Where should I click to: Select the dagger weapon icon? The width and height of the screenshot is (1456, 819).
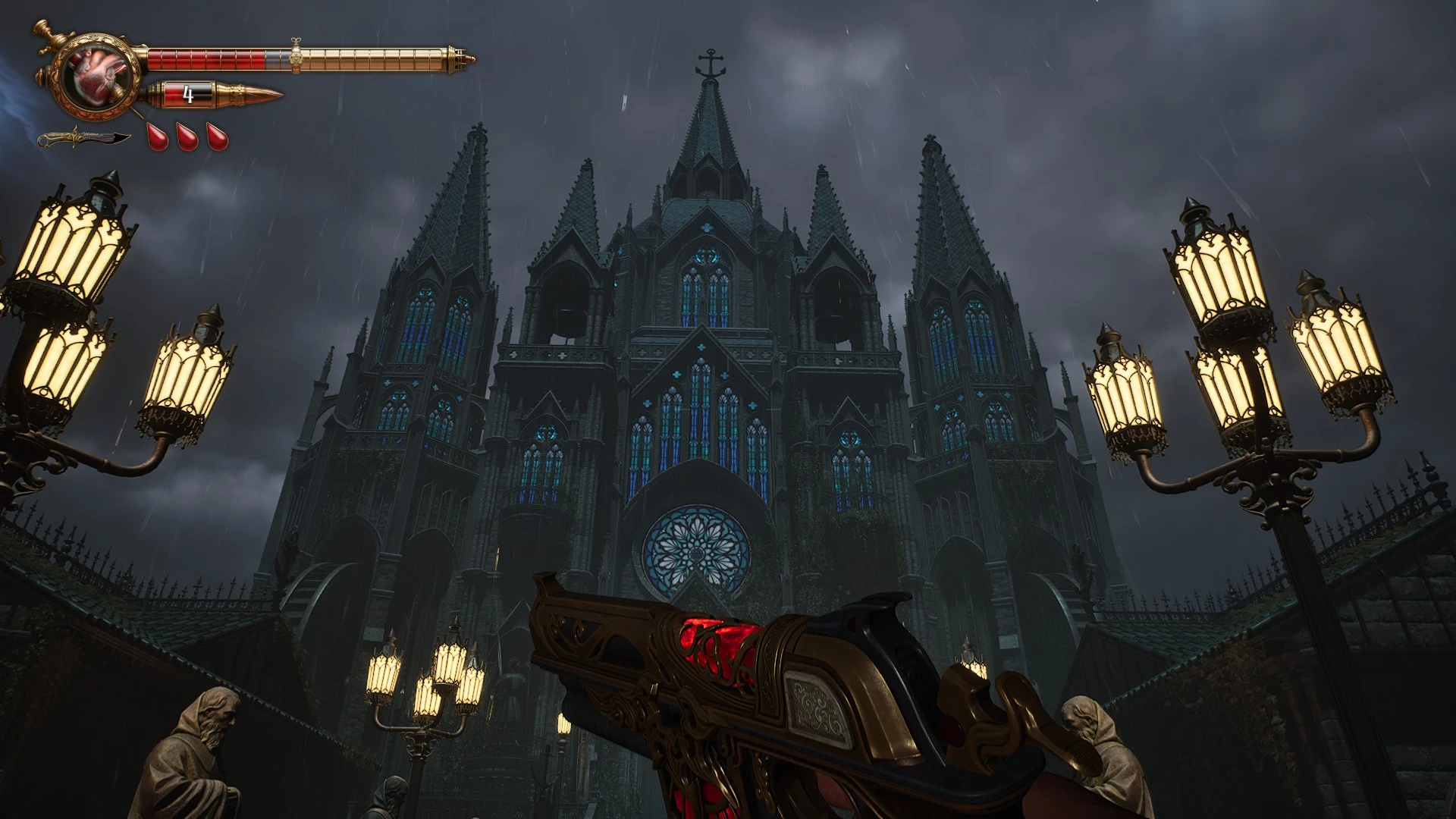pyautogui.click(x=84, y=139)
